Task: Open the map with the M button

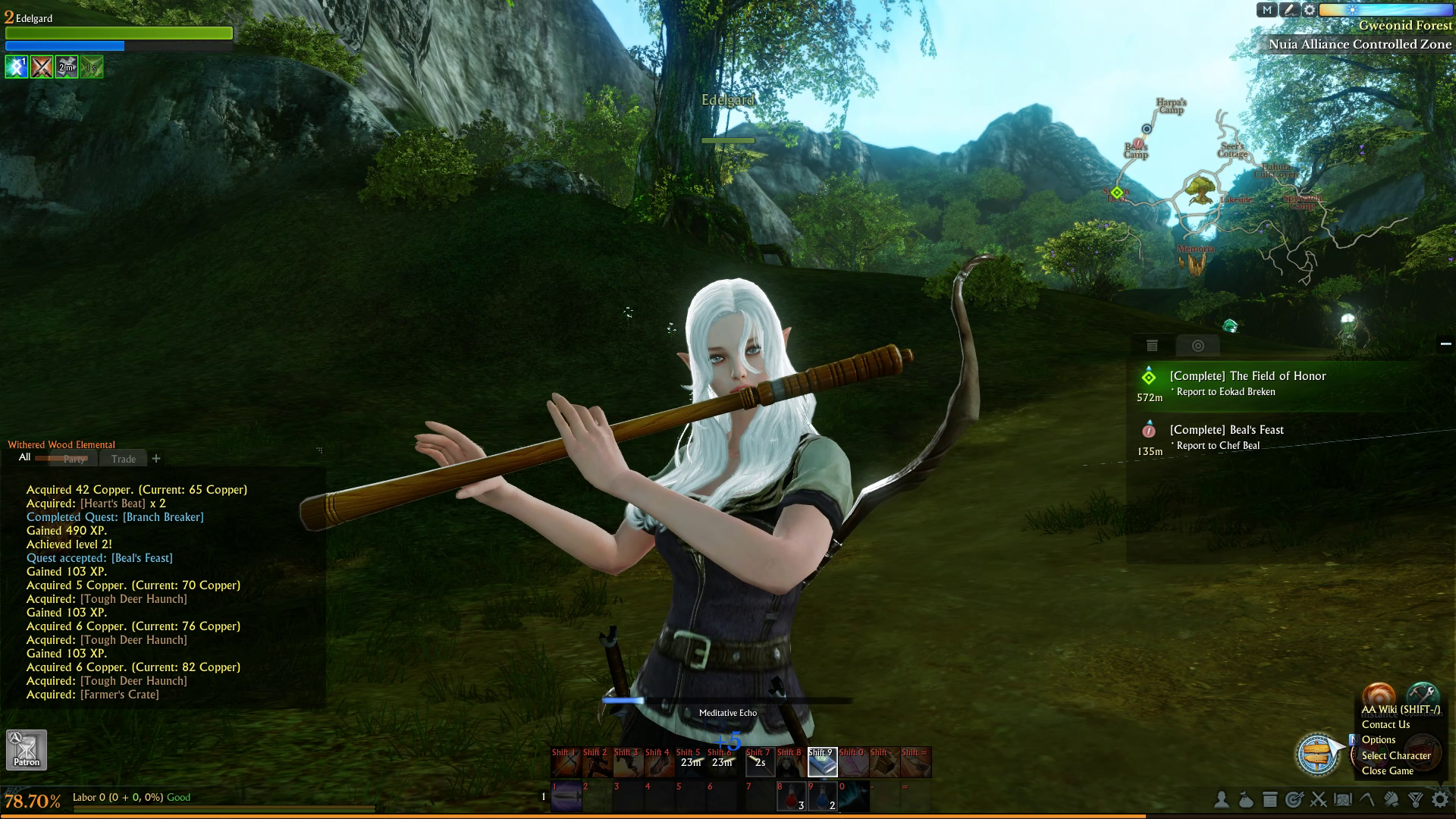Action: coord(1267,10)
